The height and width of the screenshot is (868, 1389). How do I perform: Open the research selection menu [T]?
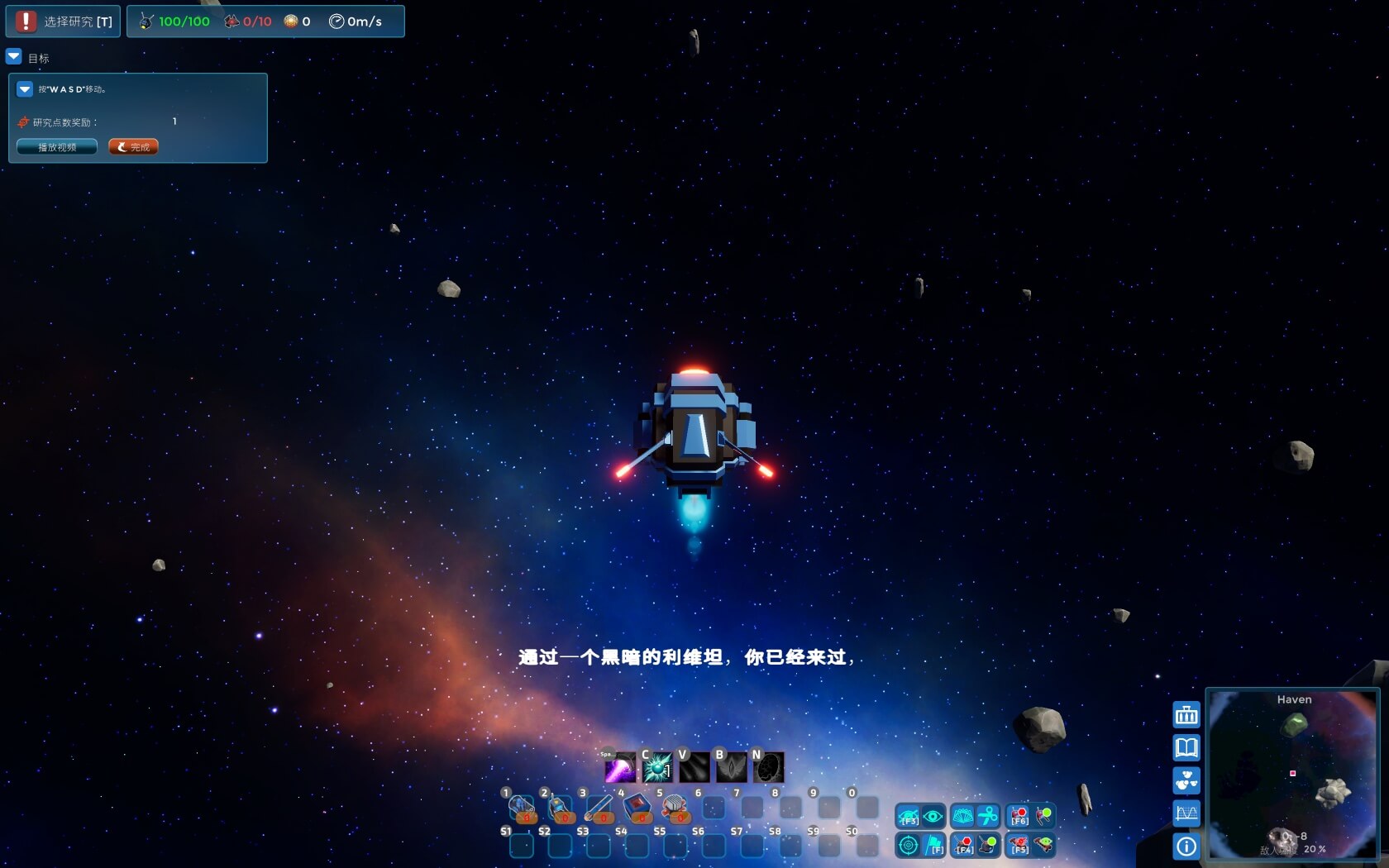(x=63, y=21)
